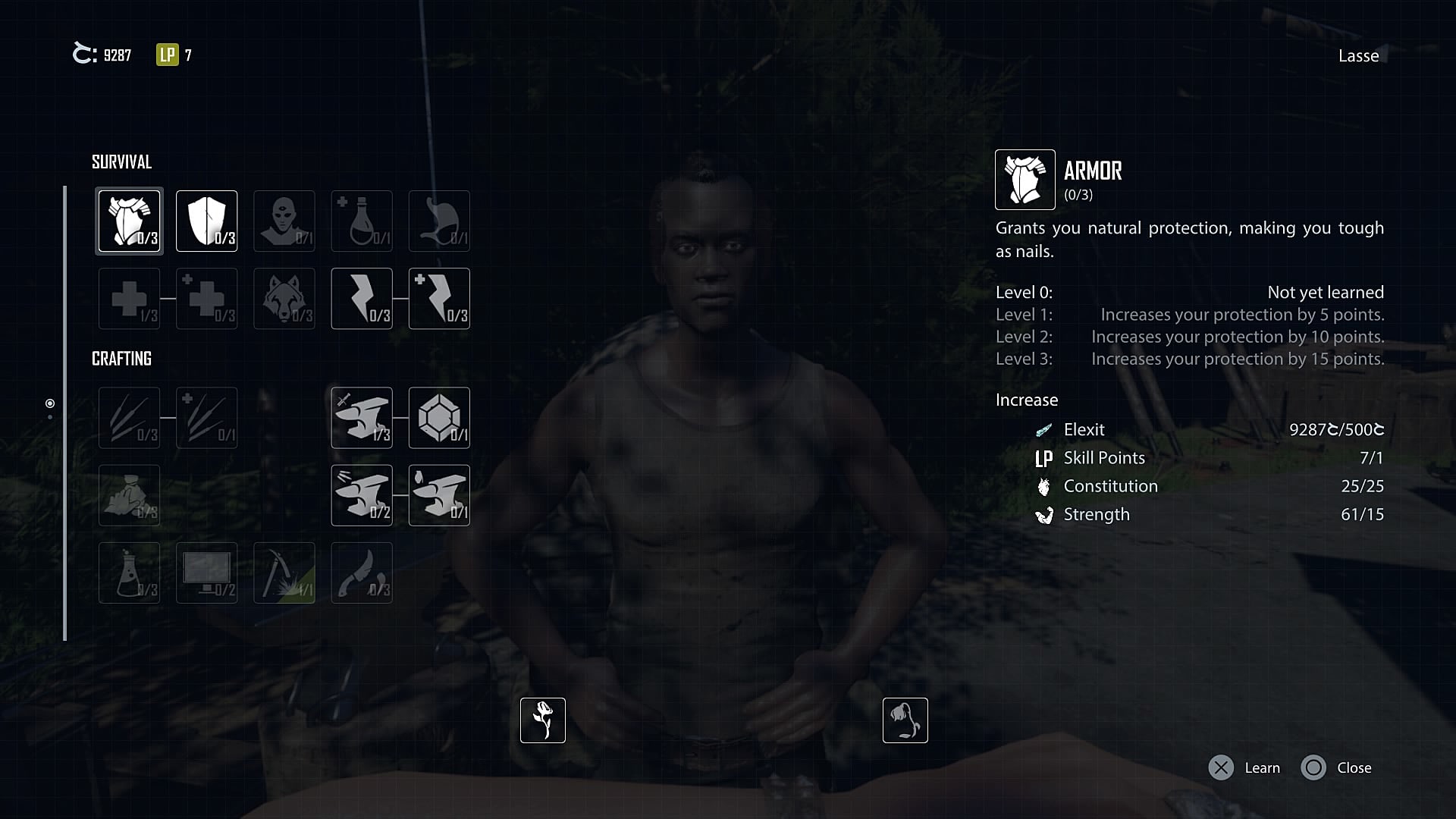Image resolution: width=1456 pixels, height=819 pixels.
Task: Select the coin pouch crafting skill
Action: click(129, 495)
